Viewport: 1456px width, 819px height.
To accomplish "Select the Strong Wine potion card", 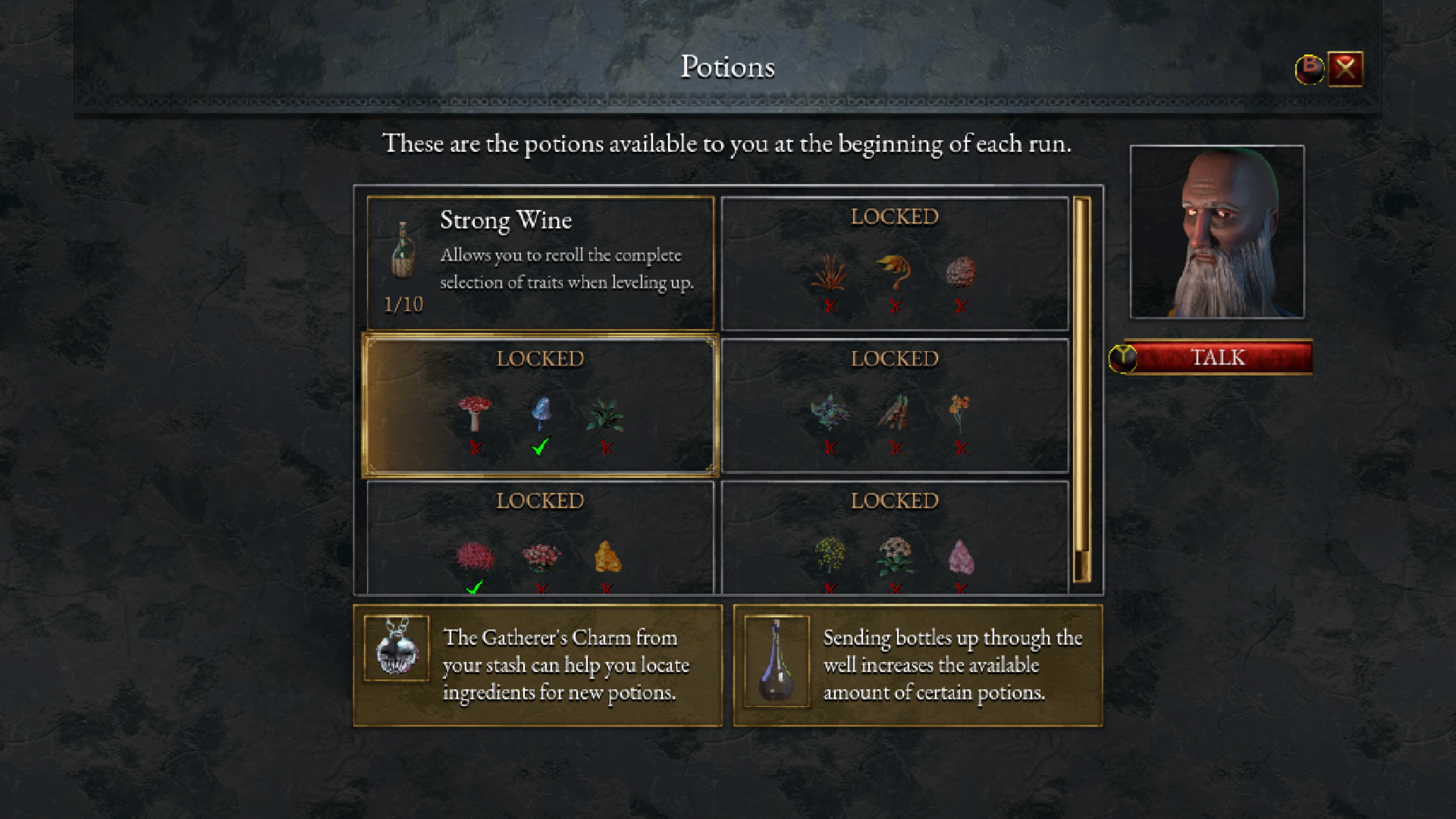I will [x=540, y=263].
